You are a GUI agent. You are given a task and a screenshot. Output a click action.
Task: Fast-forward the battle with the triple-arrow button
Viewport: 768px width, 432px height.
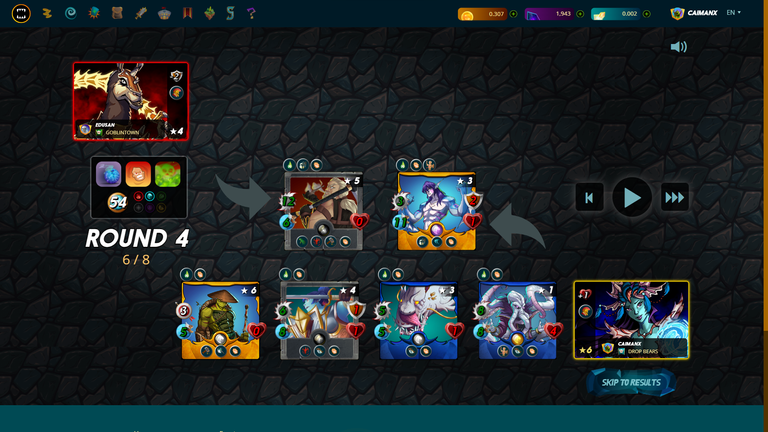point(675,197)
